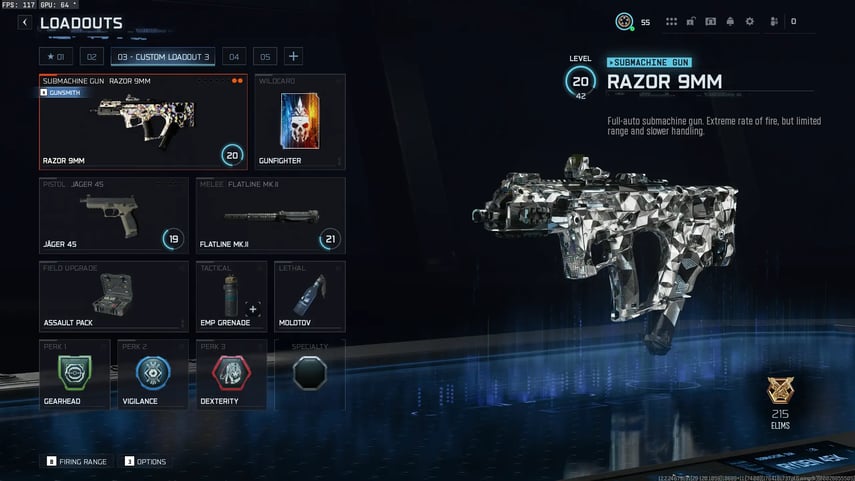Choose the Flatline MK.II melee slot

point(270,214)
